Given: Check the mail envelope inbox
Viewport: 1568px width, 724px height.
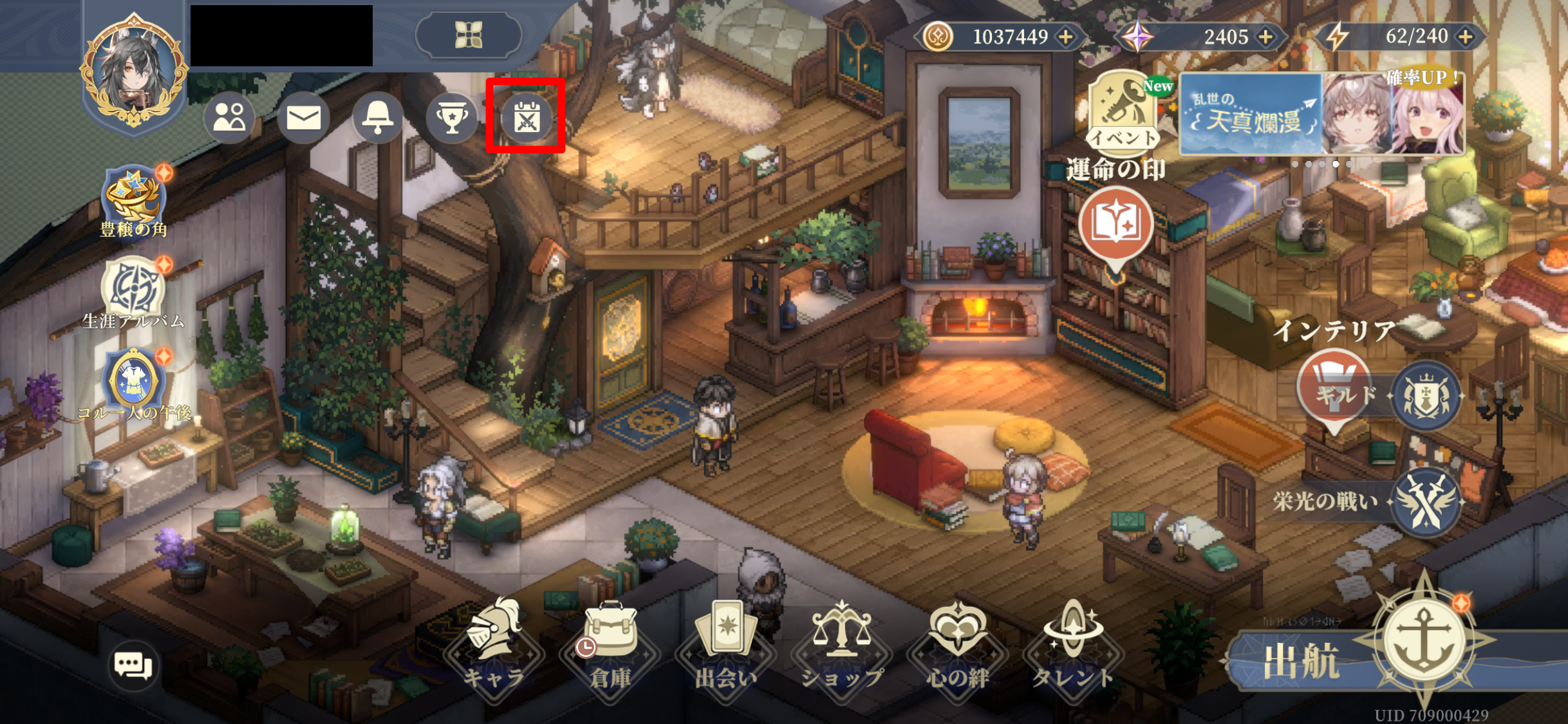Looking at the screenshot, I should click(303, 118).
